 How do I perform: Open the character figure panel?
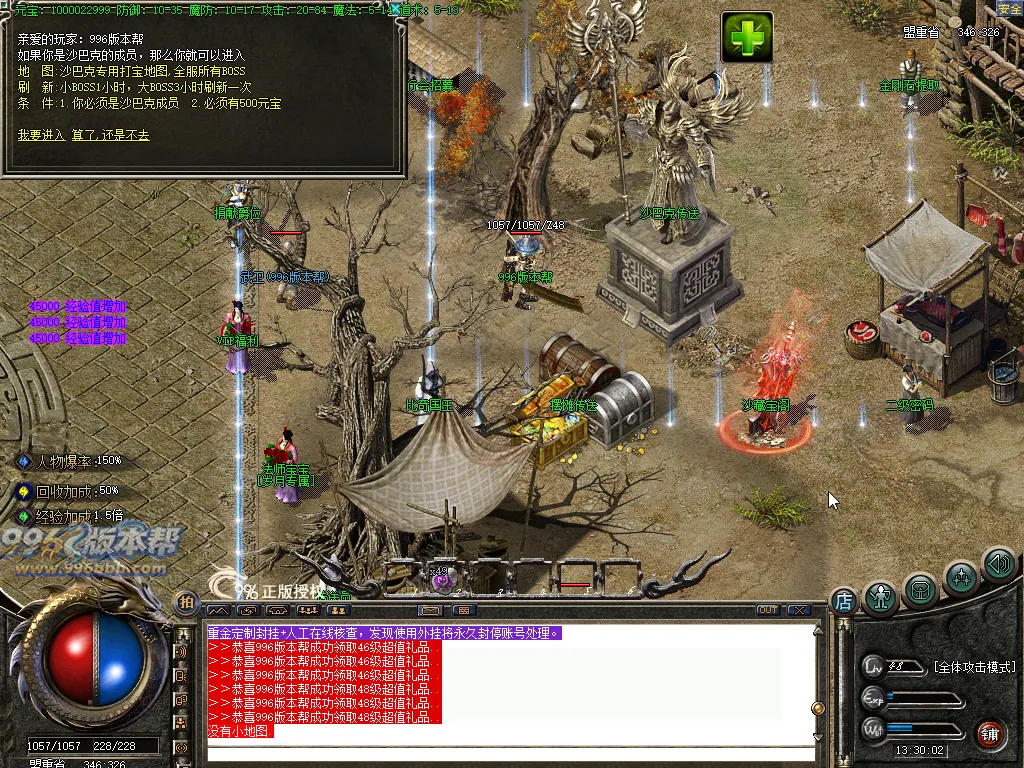point(881,598)
